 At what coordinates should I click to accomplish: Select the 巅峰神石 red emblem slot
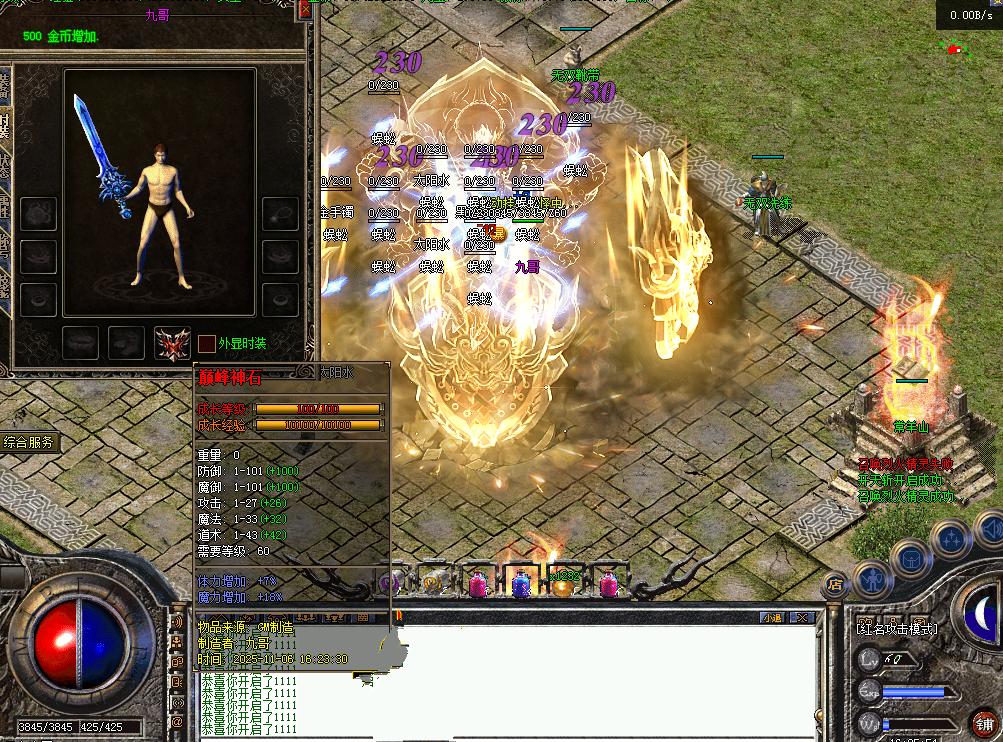point(172,343)
